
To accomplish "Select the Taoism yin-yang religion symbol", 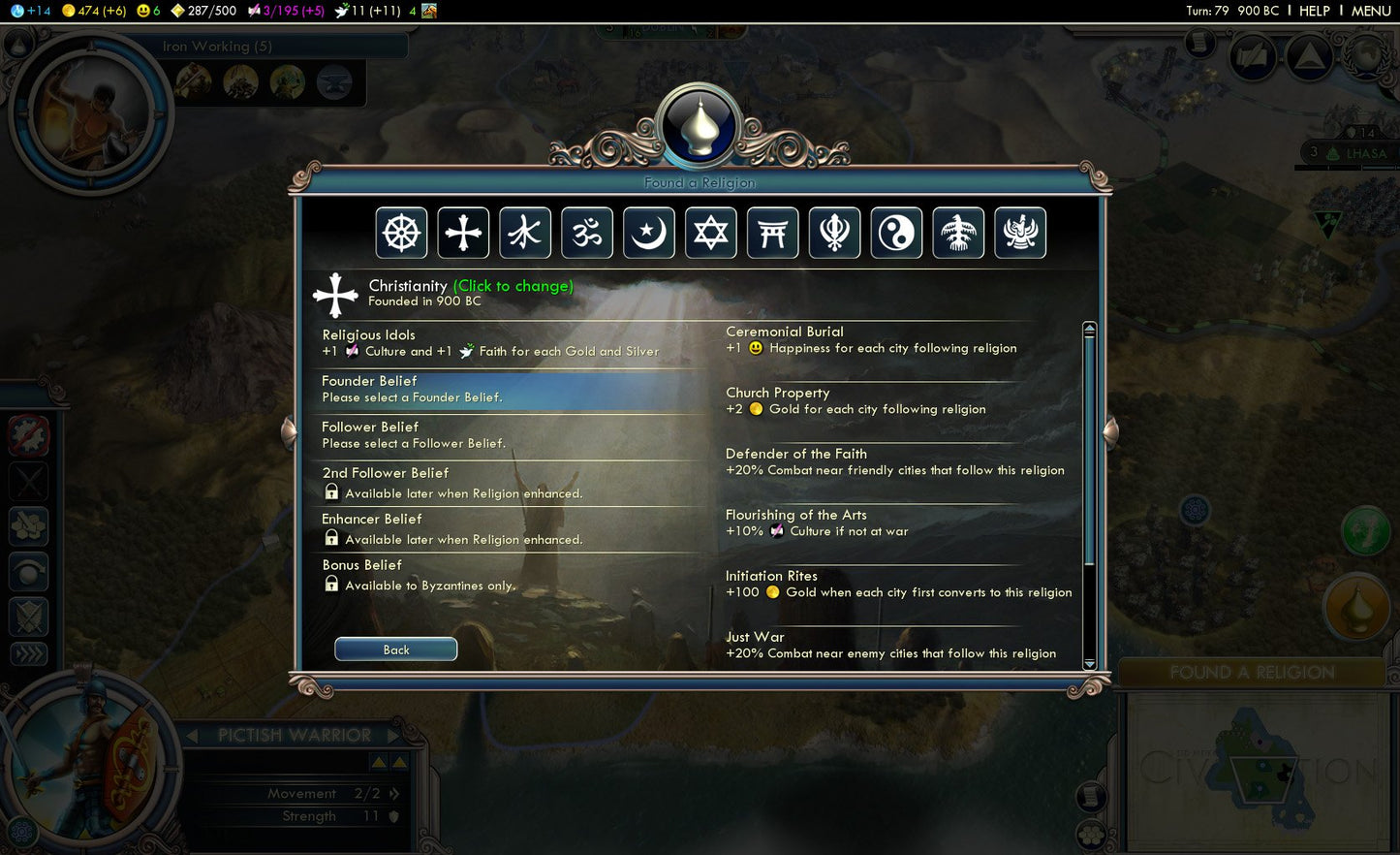I will click(x=897, y=233).
